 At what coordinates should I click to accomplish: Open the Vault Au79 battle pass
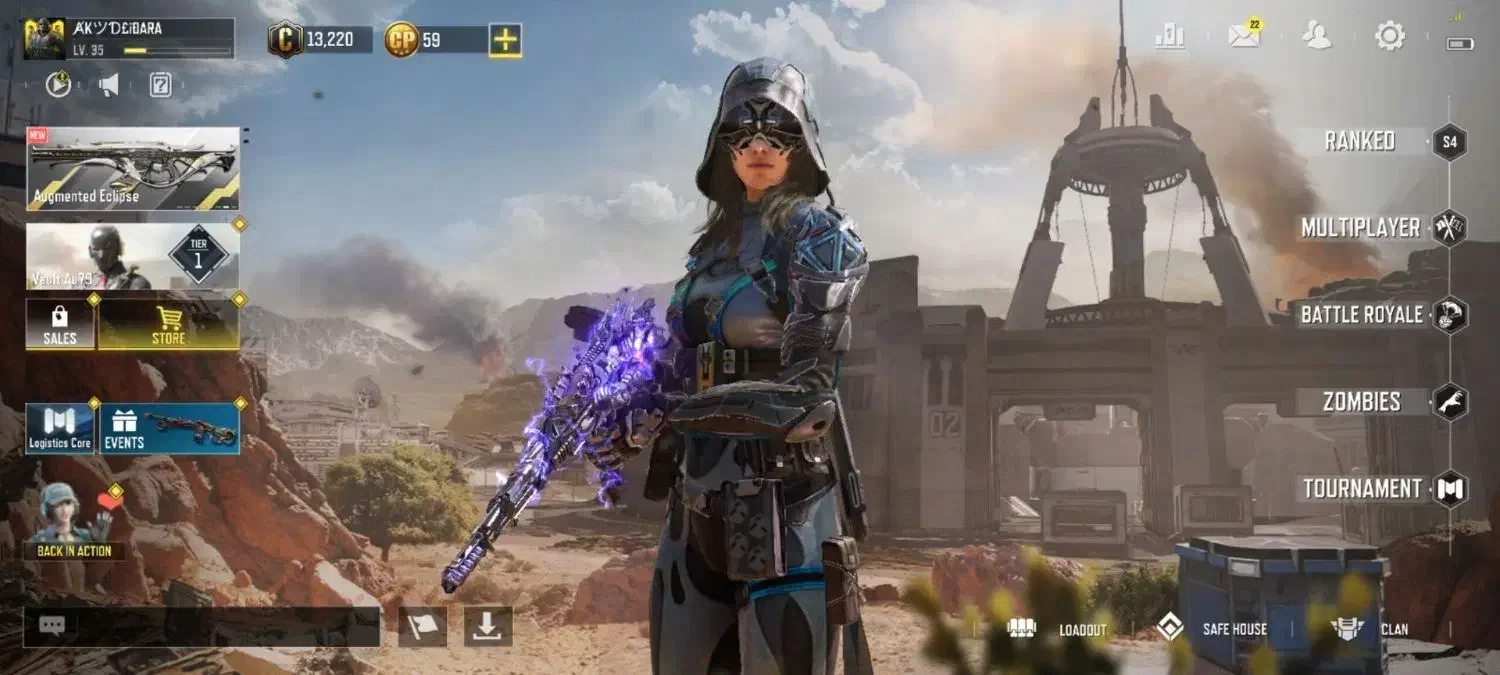(x=133, y=256)
